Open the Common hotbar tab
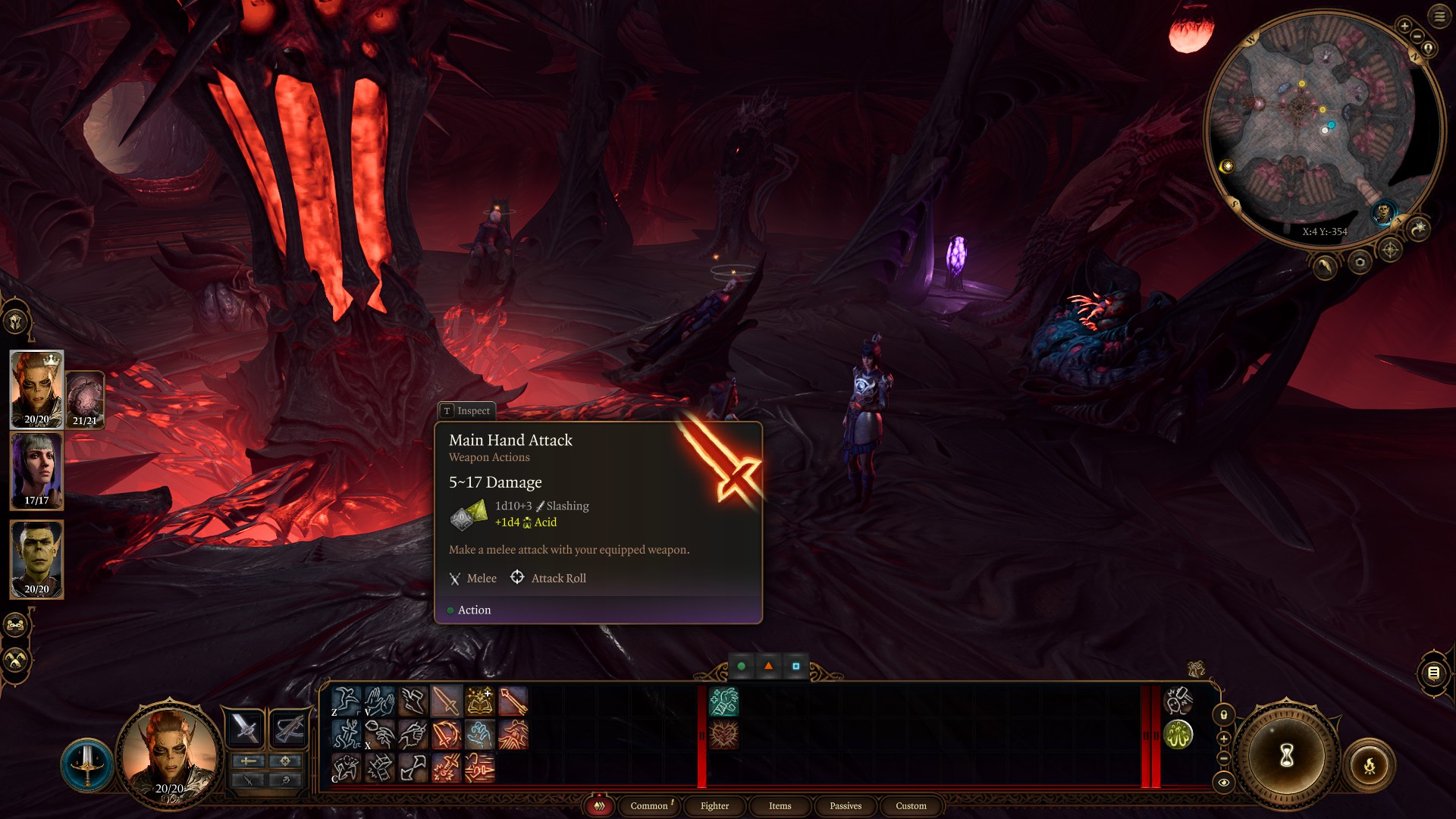Screen dimensions: 1456x819 coord(649,806)
